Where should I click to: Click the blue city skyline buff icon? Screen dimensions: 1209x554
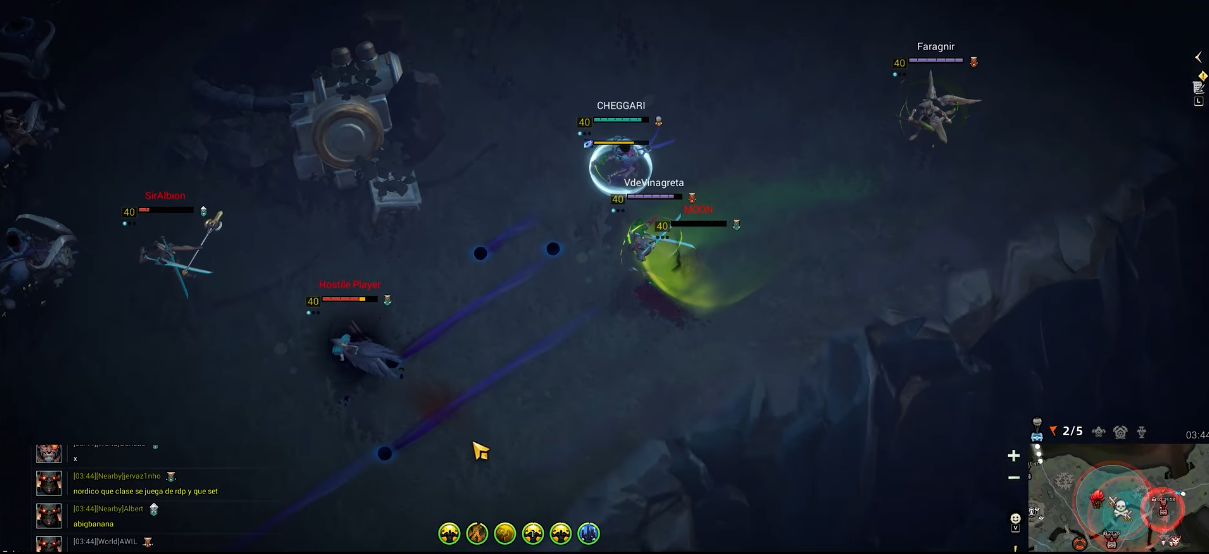[x=588, y=534]
